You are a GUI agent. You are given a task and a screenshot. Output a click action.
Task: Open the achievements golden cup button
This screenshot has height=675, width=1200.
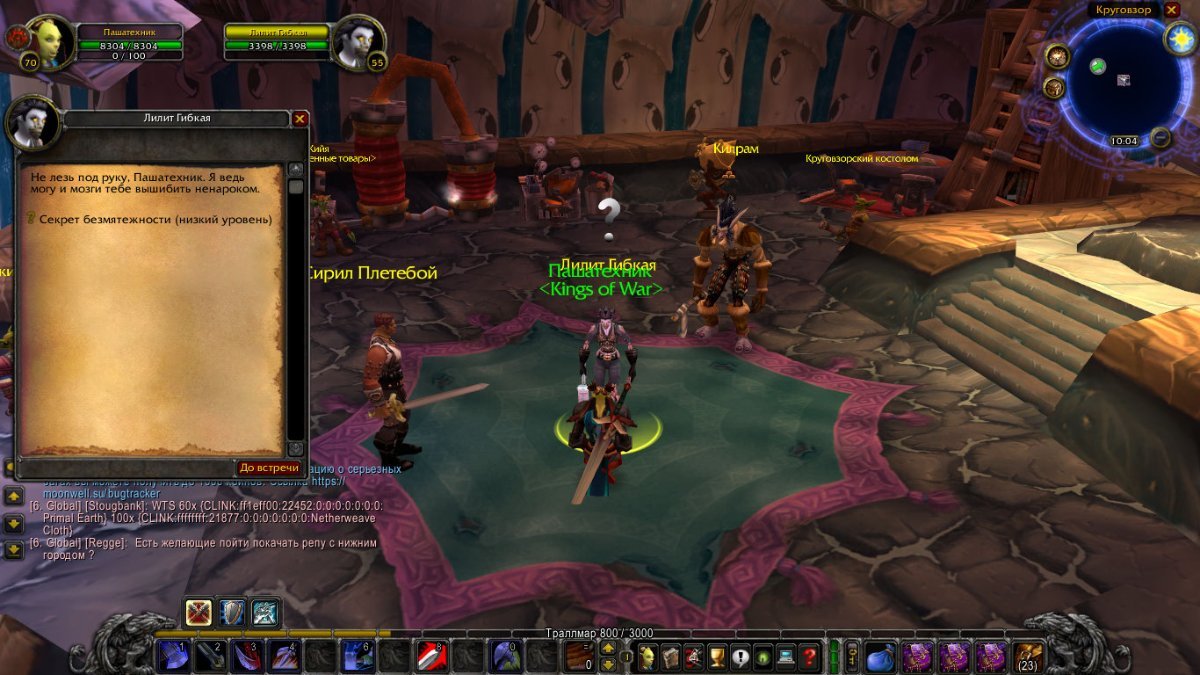(716, 657)
